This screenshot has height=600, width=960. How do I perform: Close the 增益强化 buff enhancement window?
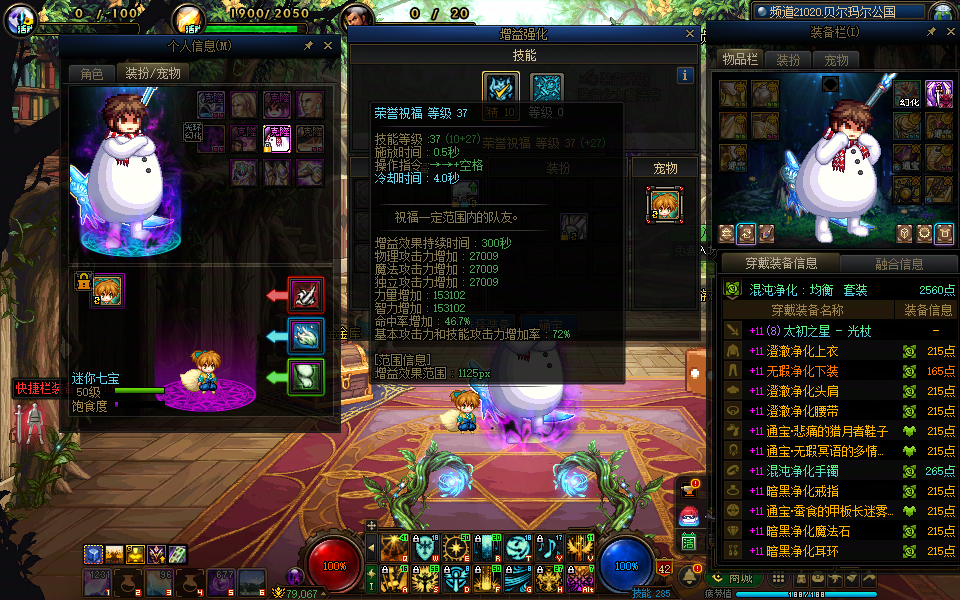pyautogui.click(x=690, y=34)
